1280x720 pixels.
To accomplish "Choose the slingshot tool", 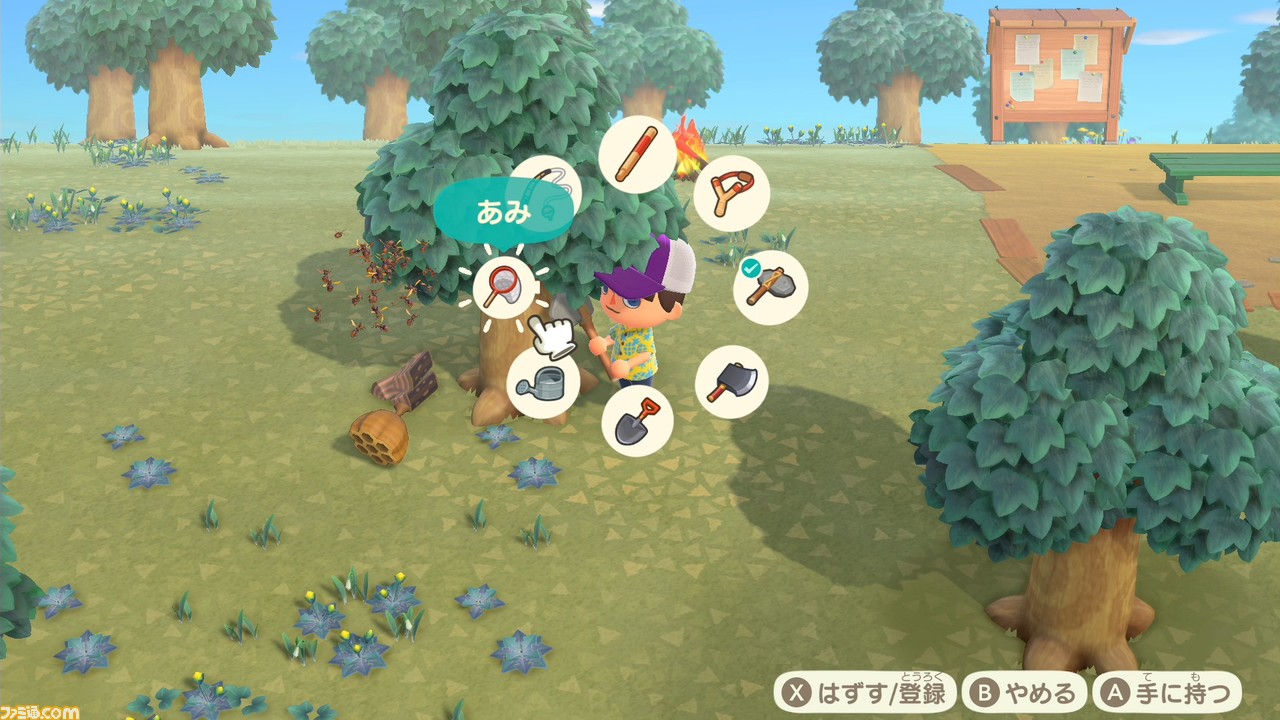I will [733, 193].
